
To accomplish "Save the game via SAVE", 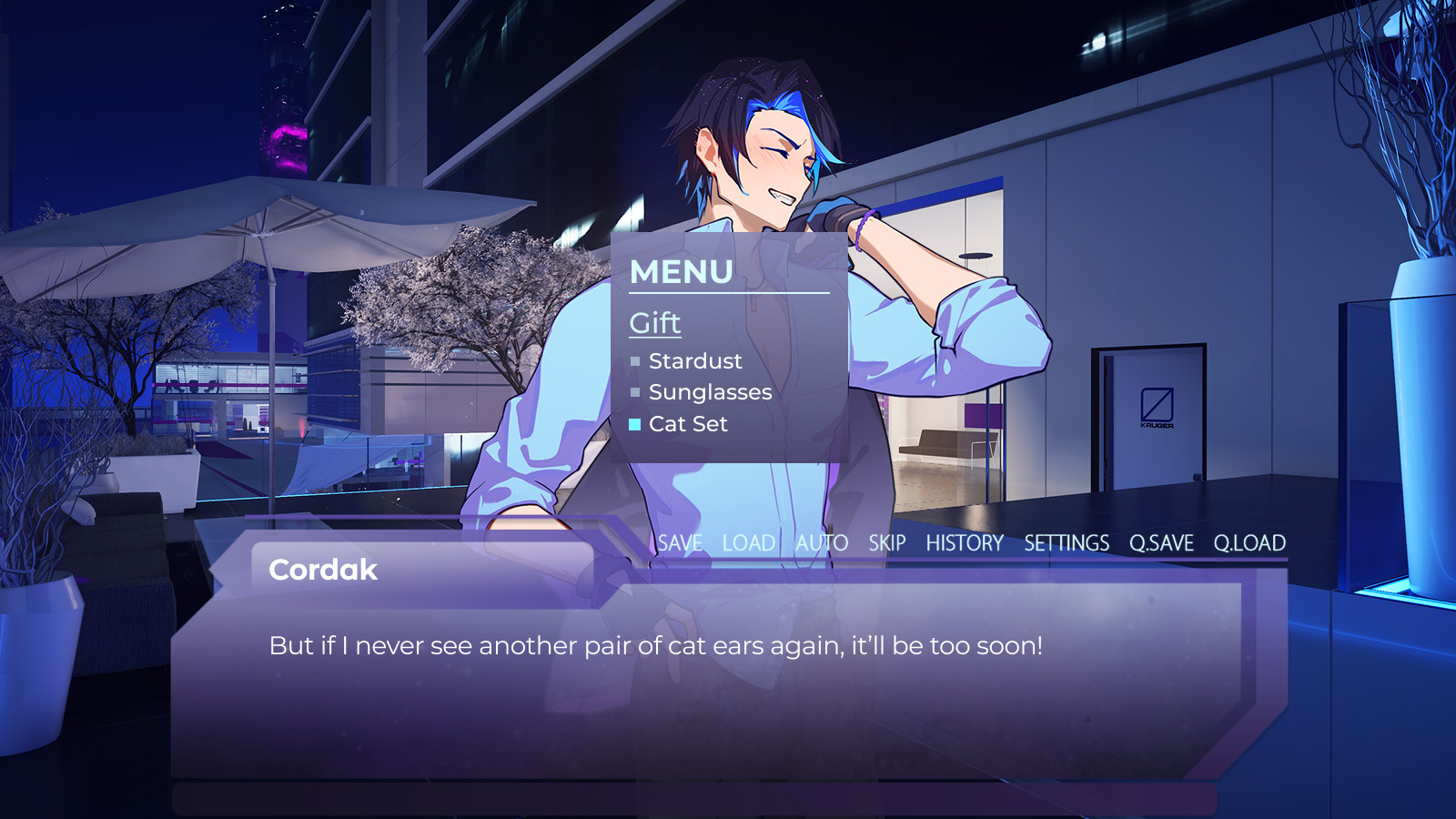I will (x=680, y=543).
